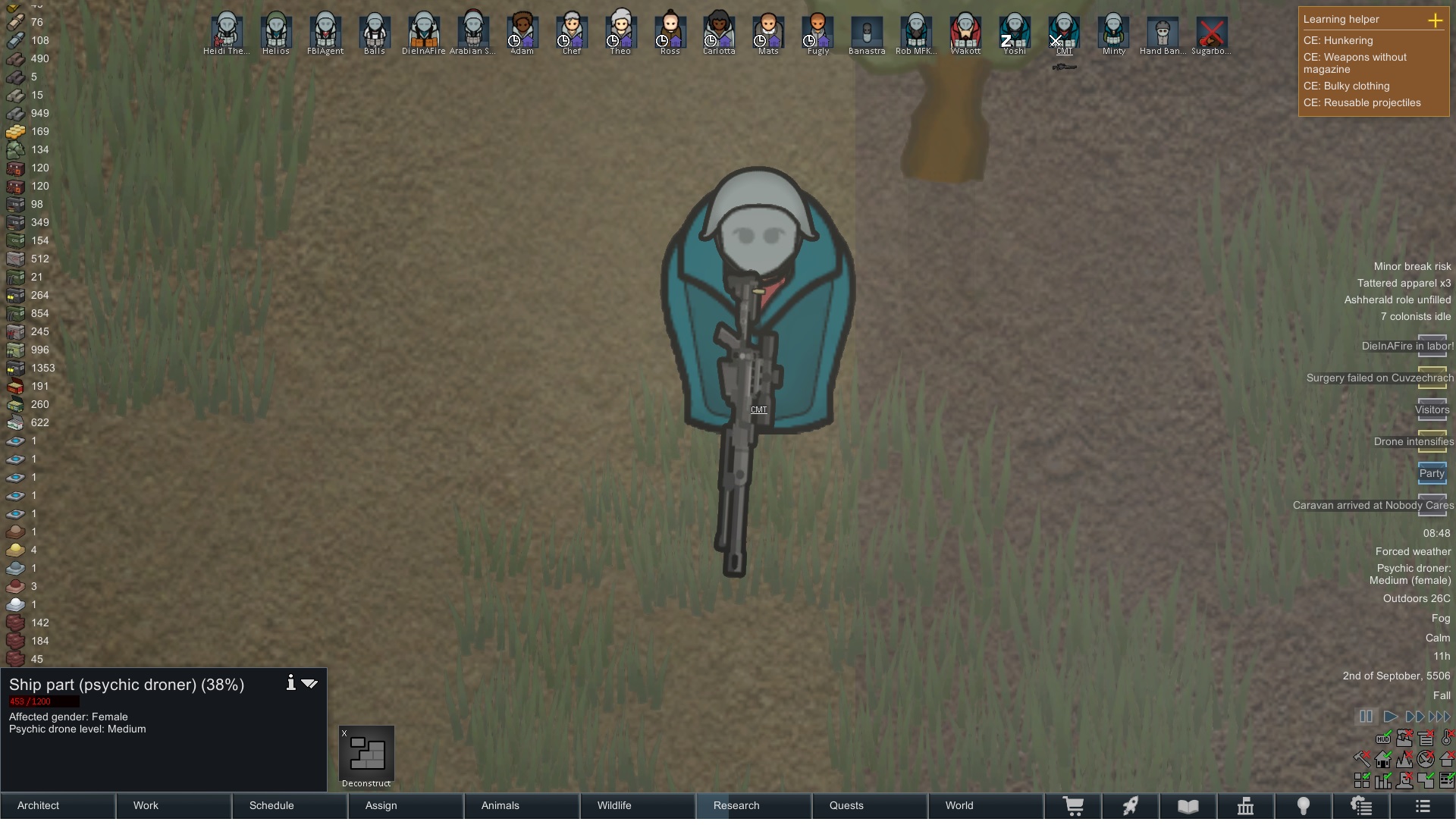Pause the game with the pause control
The height and width of the screenshot is (828, 1456).
1366,717
